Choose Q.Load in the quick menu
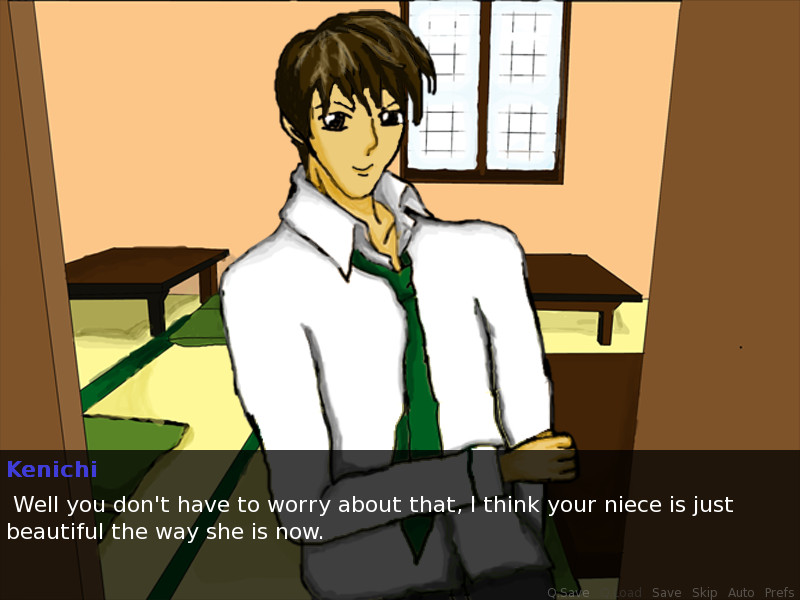Screen dimensions: 800x600 click(620, 593)
